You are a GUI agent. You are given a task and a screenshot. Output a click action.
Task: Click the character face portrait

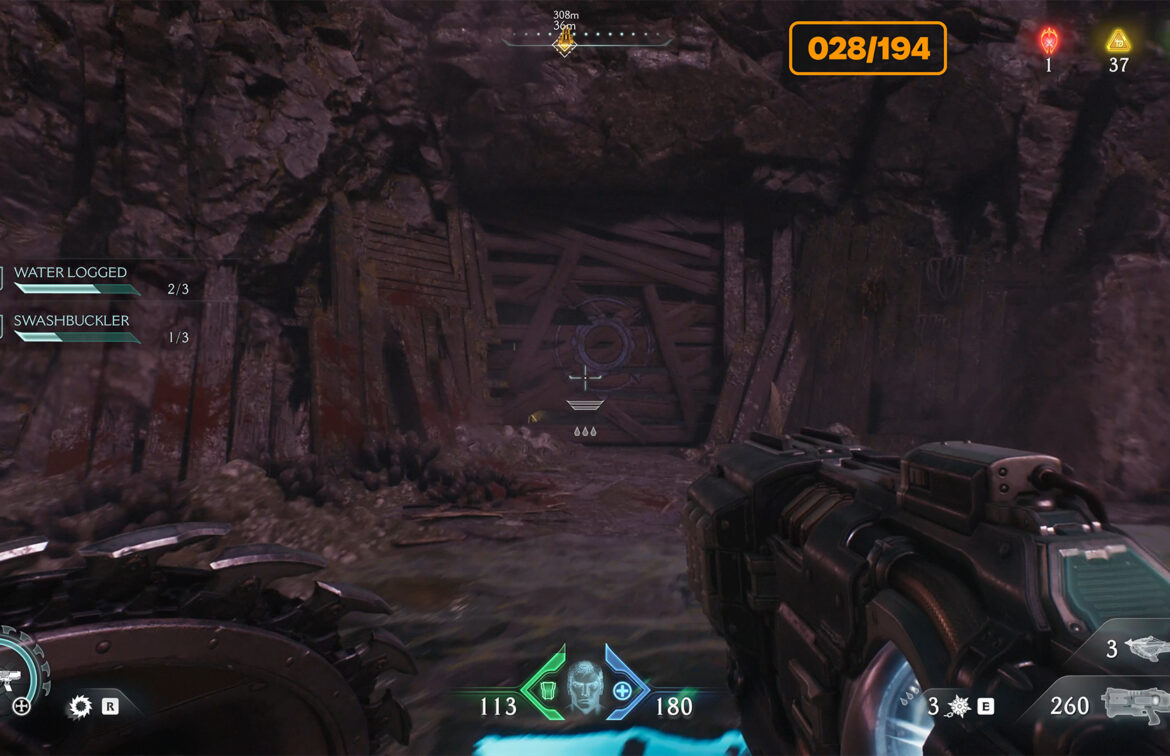(x=584, y=685)
